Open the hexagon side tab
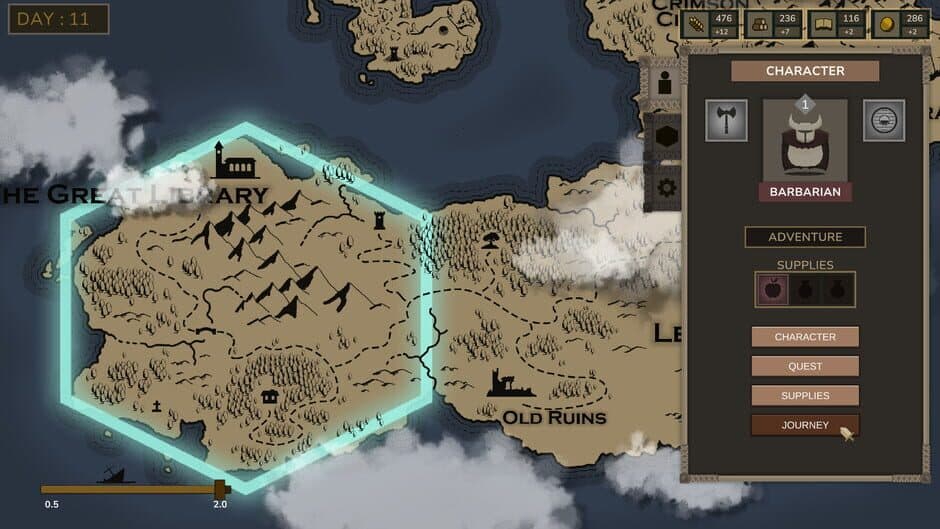940x529 pixels. click(x=664, y=138)
